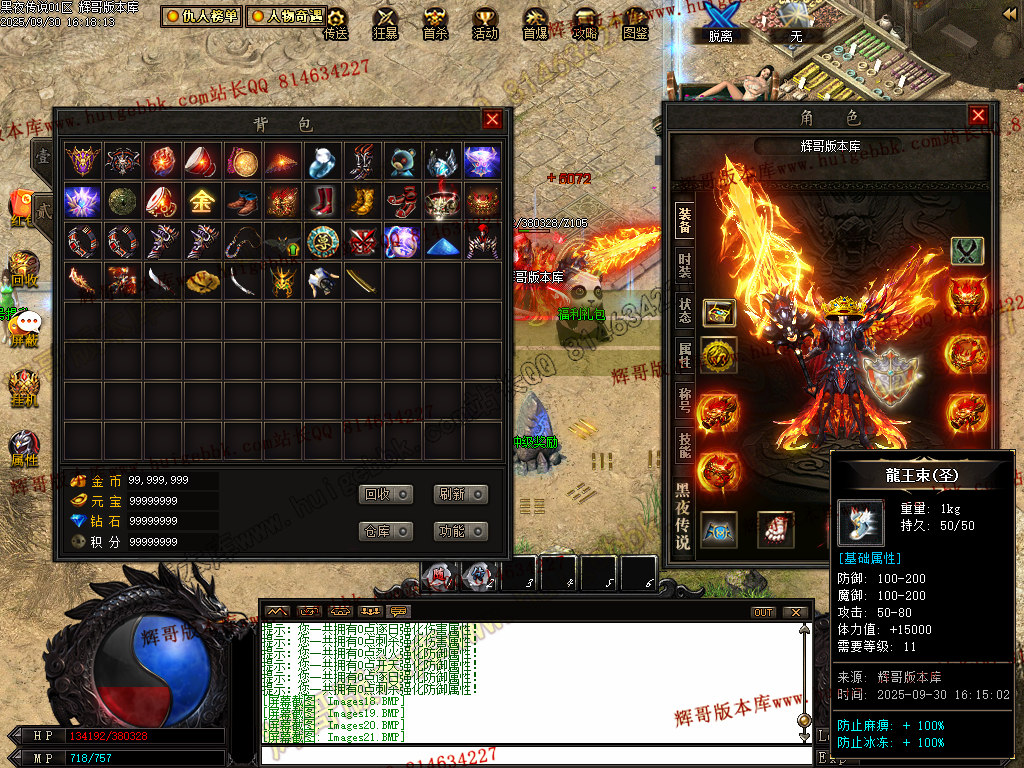Select the glowing gold 金 character item
The height and width of the screenshot is (768, 1024).
[x=202, y=201]
